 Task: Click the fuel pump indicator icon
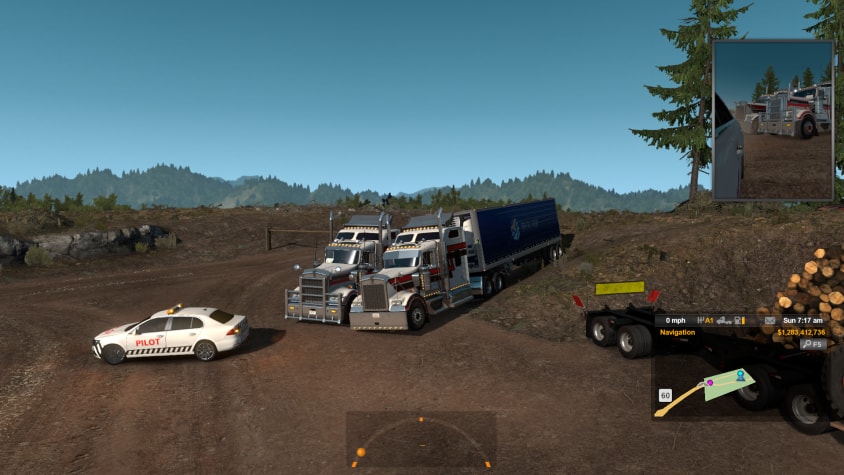click(x=739, y=320)
